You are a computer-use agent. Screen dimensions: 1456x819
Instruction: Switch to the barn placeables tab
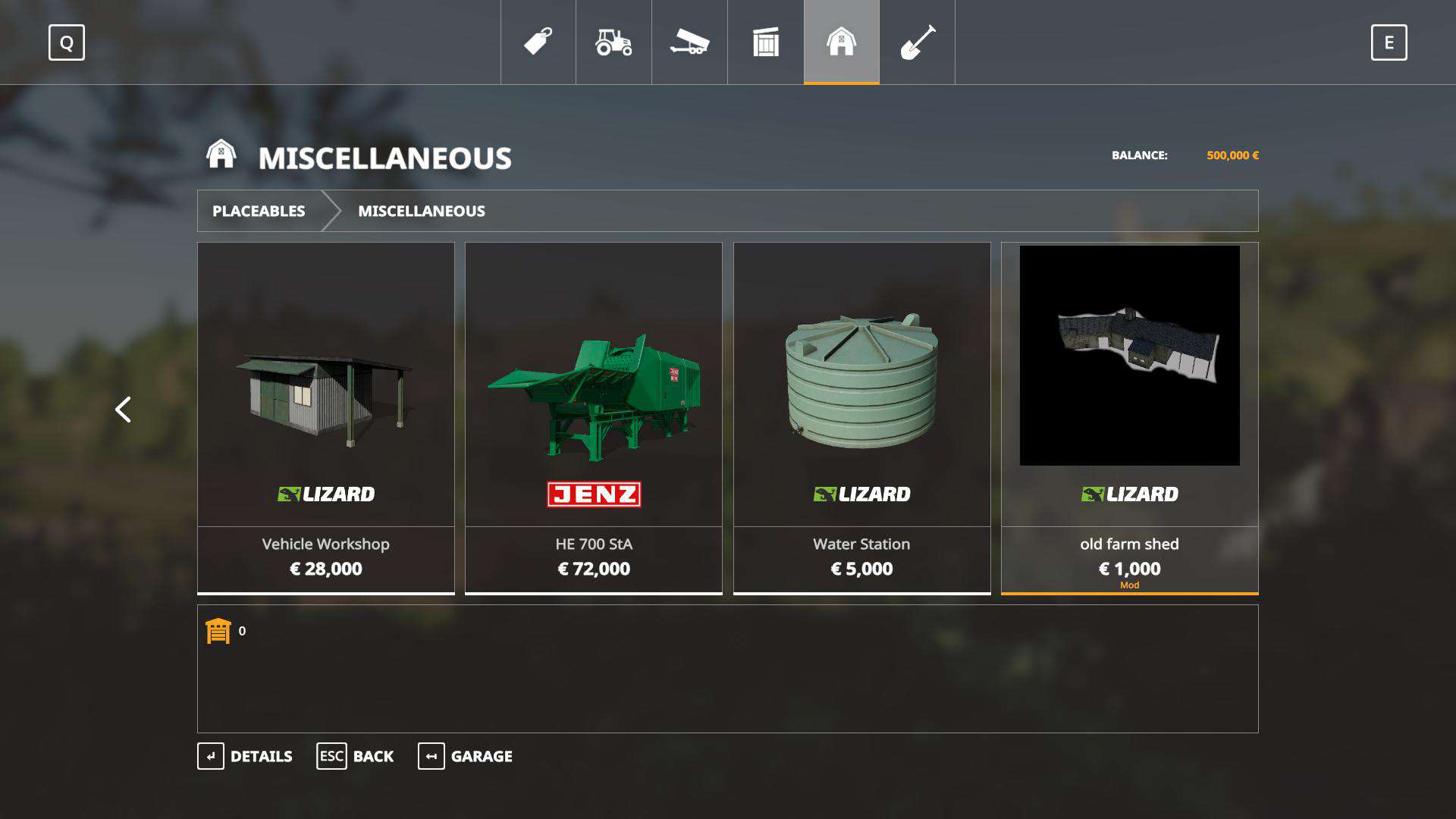[841, 42]
